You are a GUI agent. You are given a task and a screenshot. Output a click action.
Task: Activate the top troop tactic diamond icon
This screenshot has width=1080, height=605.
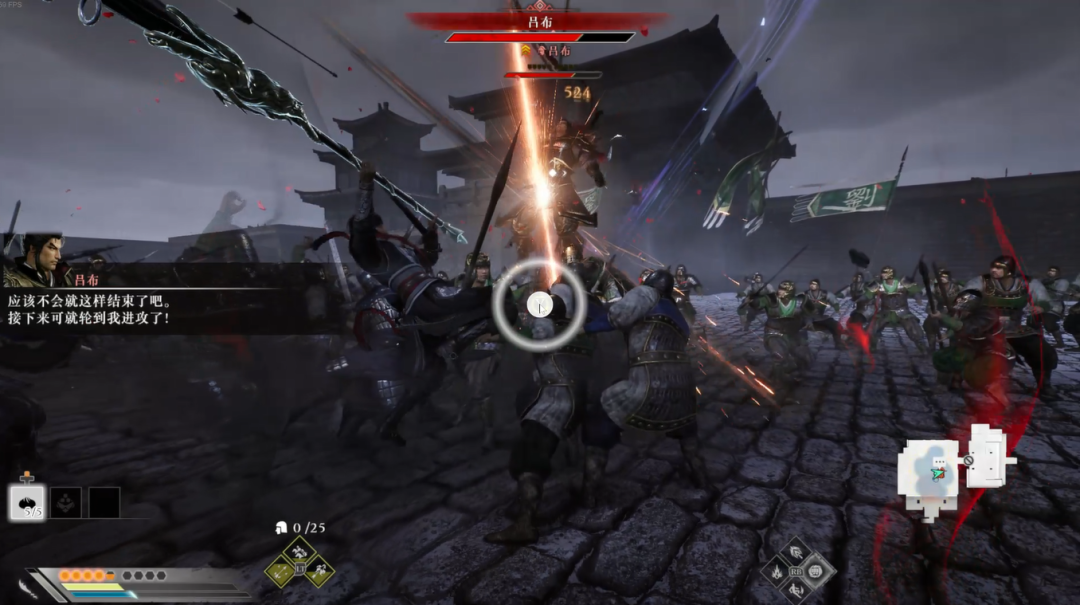pos(299,551)
